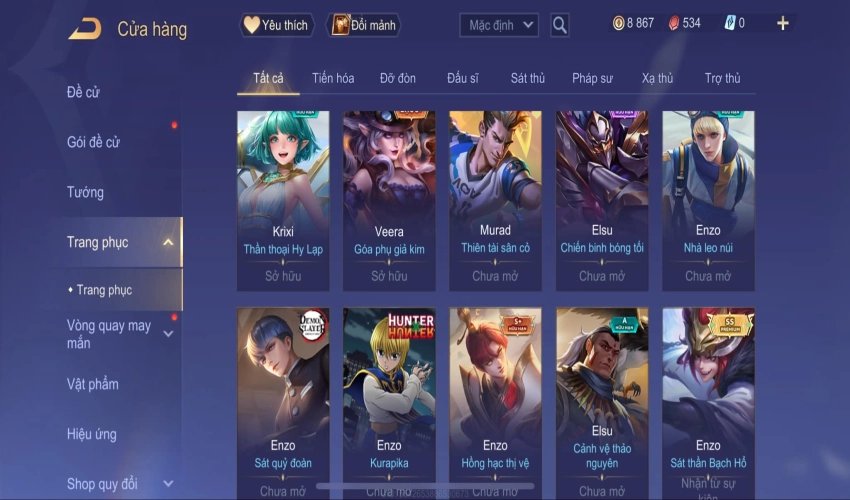
Task: Switch to the Đỡ đòn tab
Action: click(397, 78)
